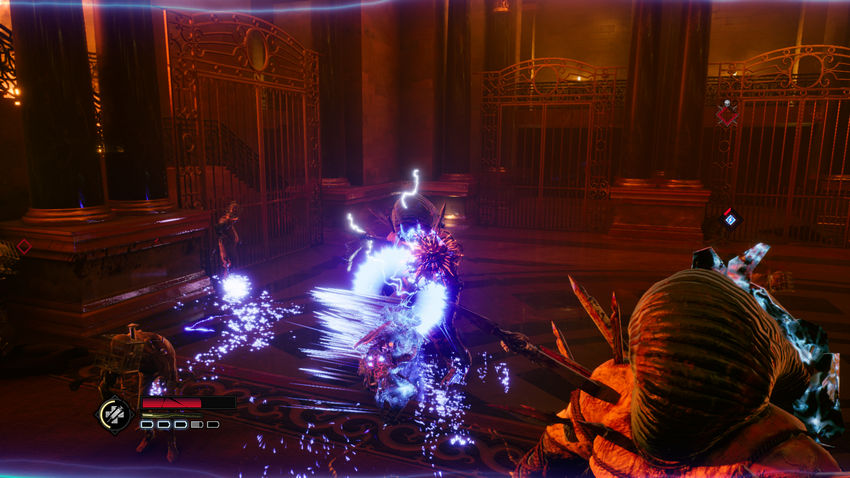Click the red skull enemy marker
850x478 pixels.
727,114
